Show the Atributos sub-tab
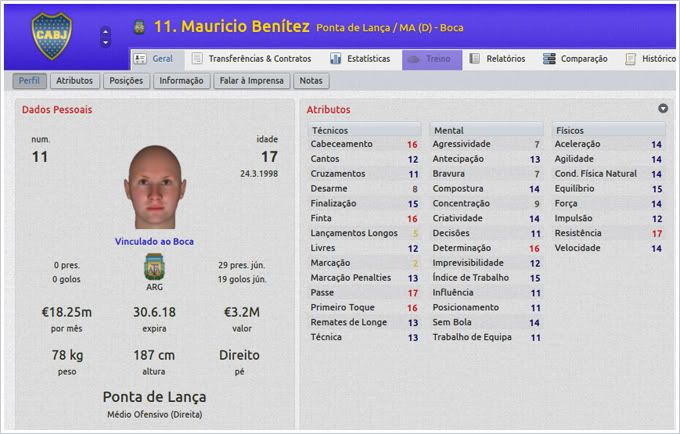 75,81
